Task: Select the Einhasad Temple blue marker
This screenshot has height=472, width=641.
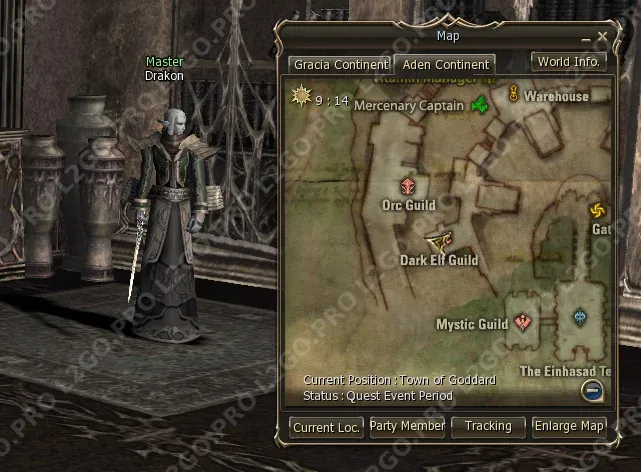Action: 581,319
